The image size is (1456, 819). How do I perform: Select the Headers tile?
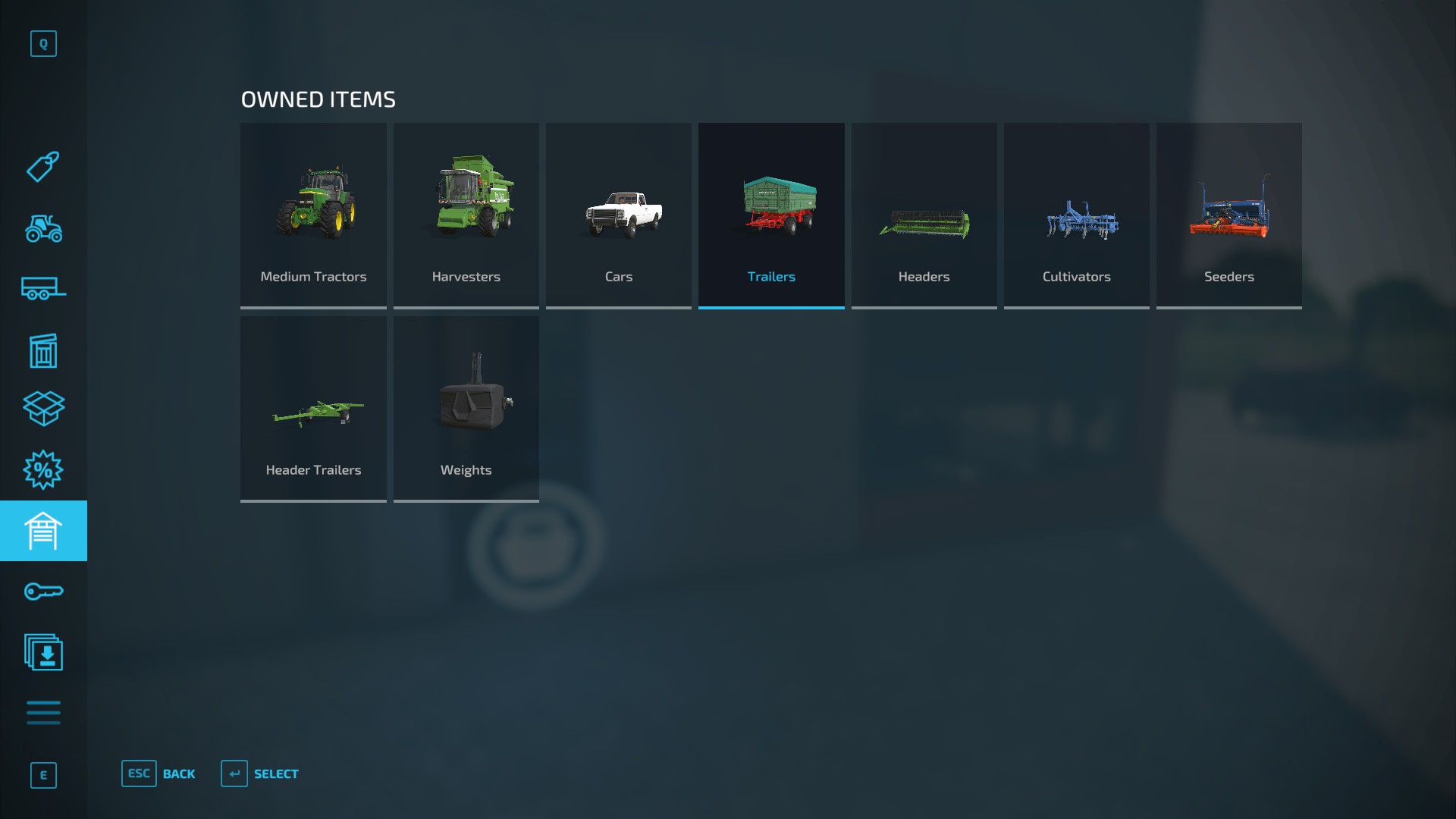coord(924,215)
